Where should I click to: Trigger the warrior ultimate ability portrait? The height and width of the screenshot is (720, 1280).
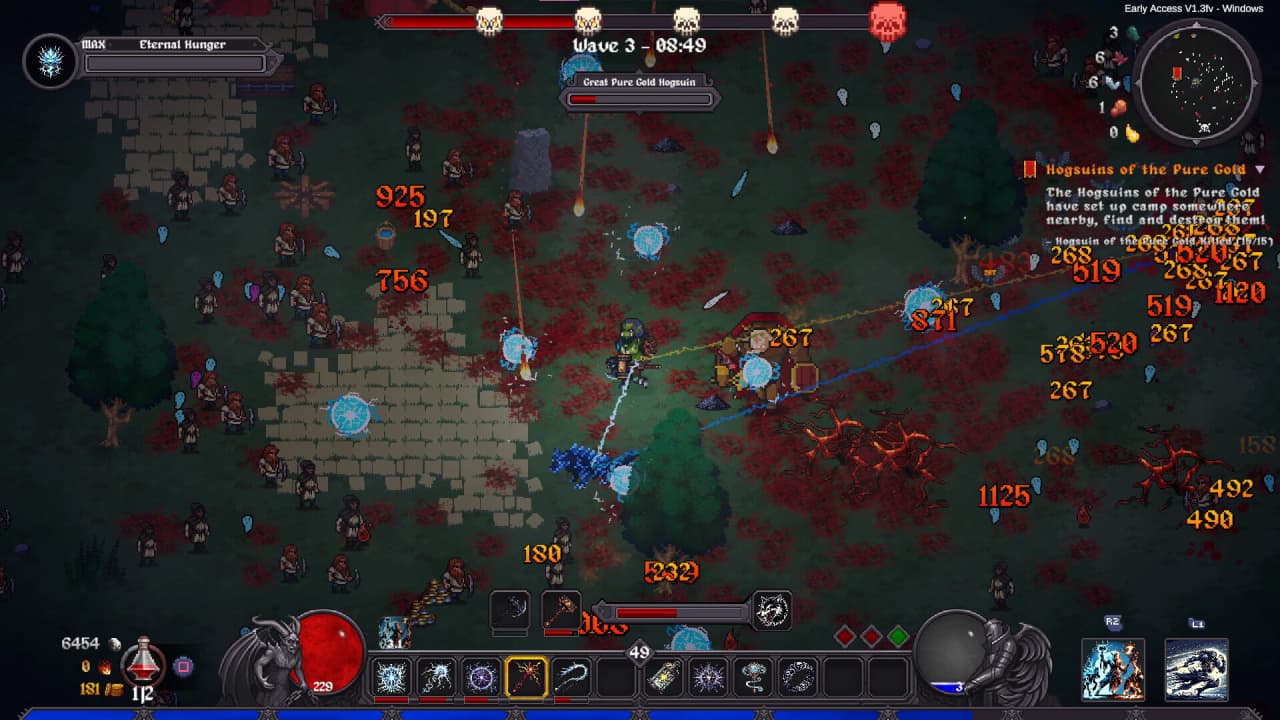click(1112, 669)
